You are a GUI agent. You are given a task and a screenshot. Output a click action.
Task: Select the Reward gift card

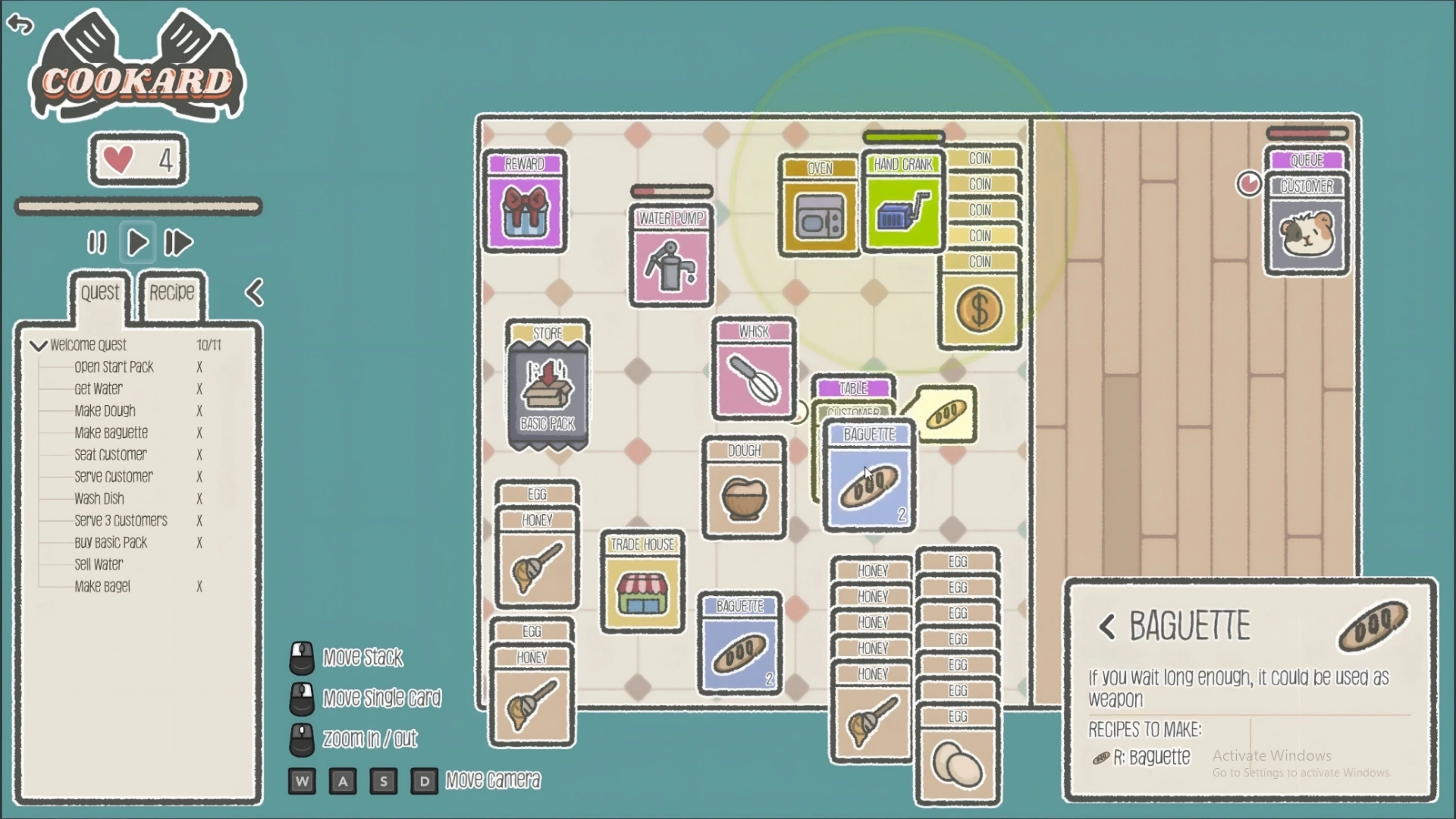(x=525, y=205)
